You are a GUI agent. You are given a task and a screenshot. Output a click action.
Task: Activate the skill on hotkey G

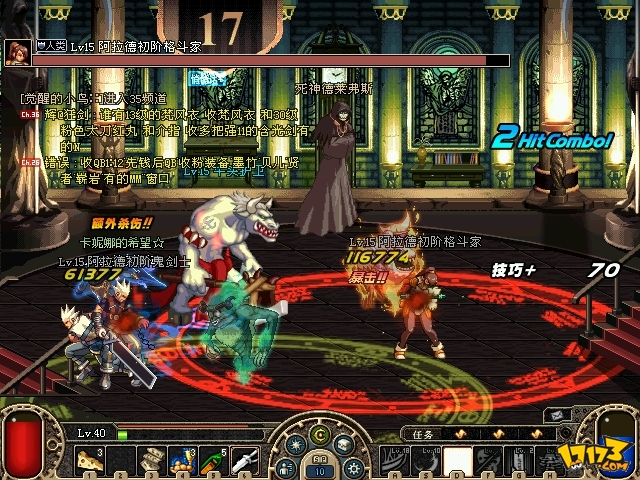point(520,460)
